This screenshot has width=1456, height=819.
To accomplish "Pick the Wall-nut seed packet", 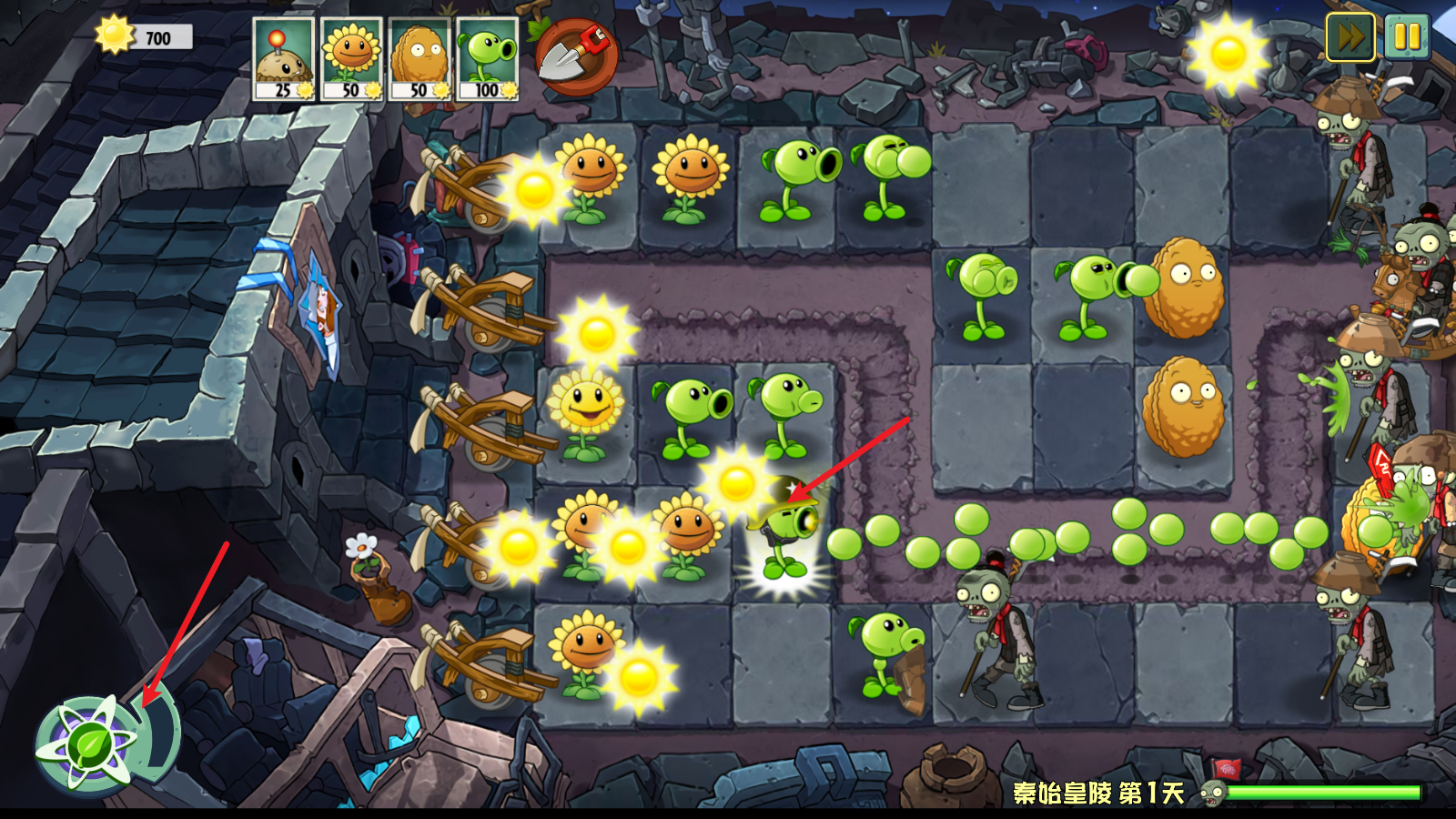I will pyautogui.click(x=420, y=58).
